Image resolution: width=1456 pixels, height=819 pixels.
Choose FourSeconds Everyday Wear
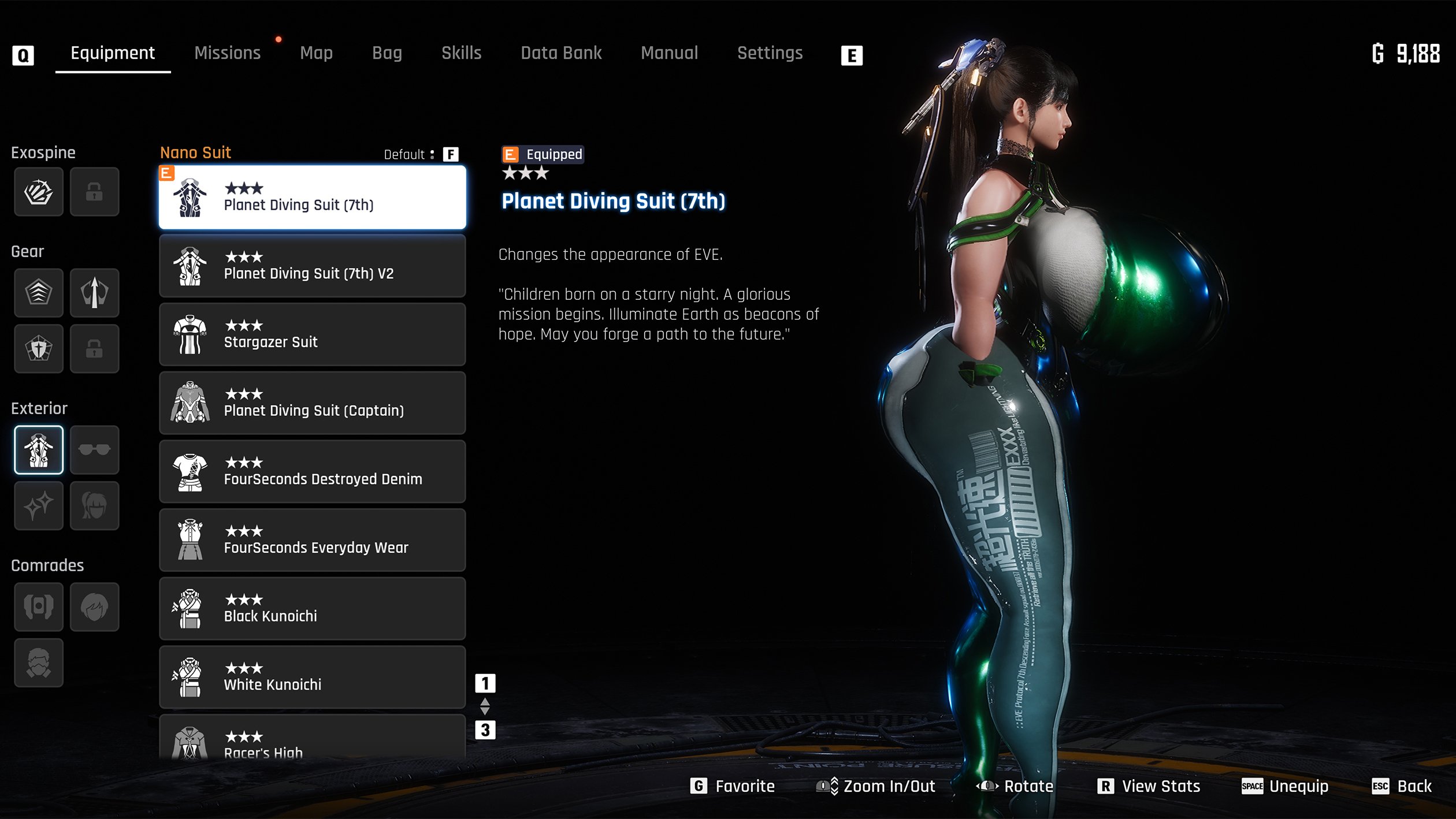pos(312,541)
